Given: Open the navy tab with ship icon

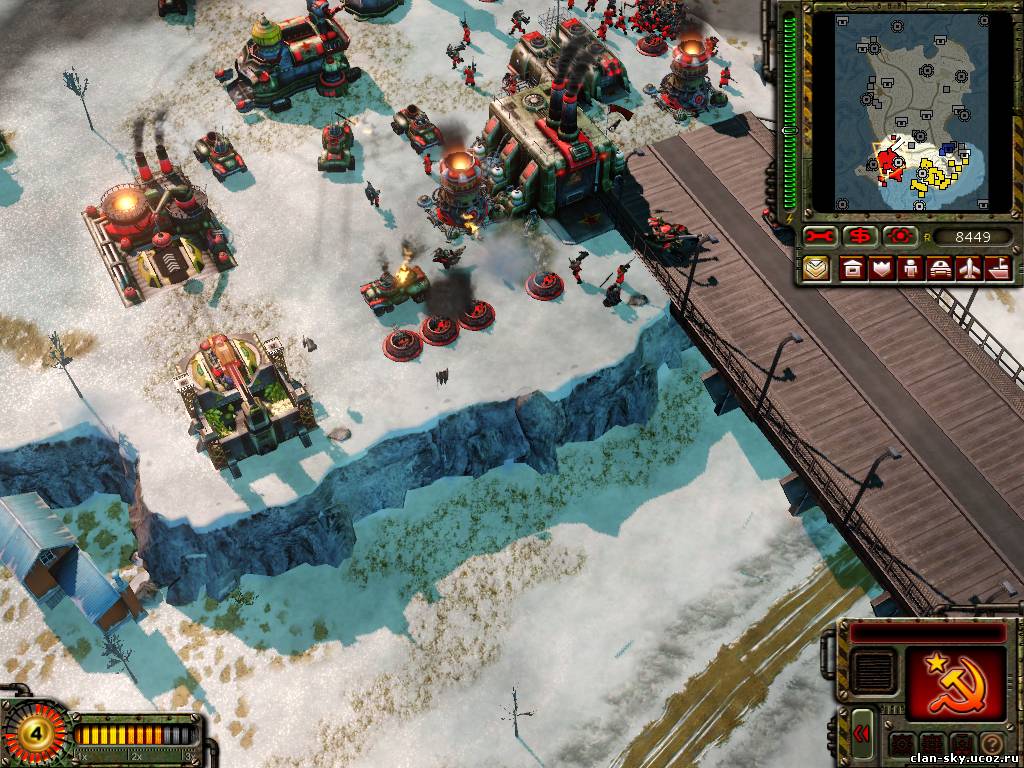Looking at the screenshot, I should click(999, 269).
